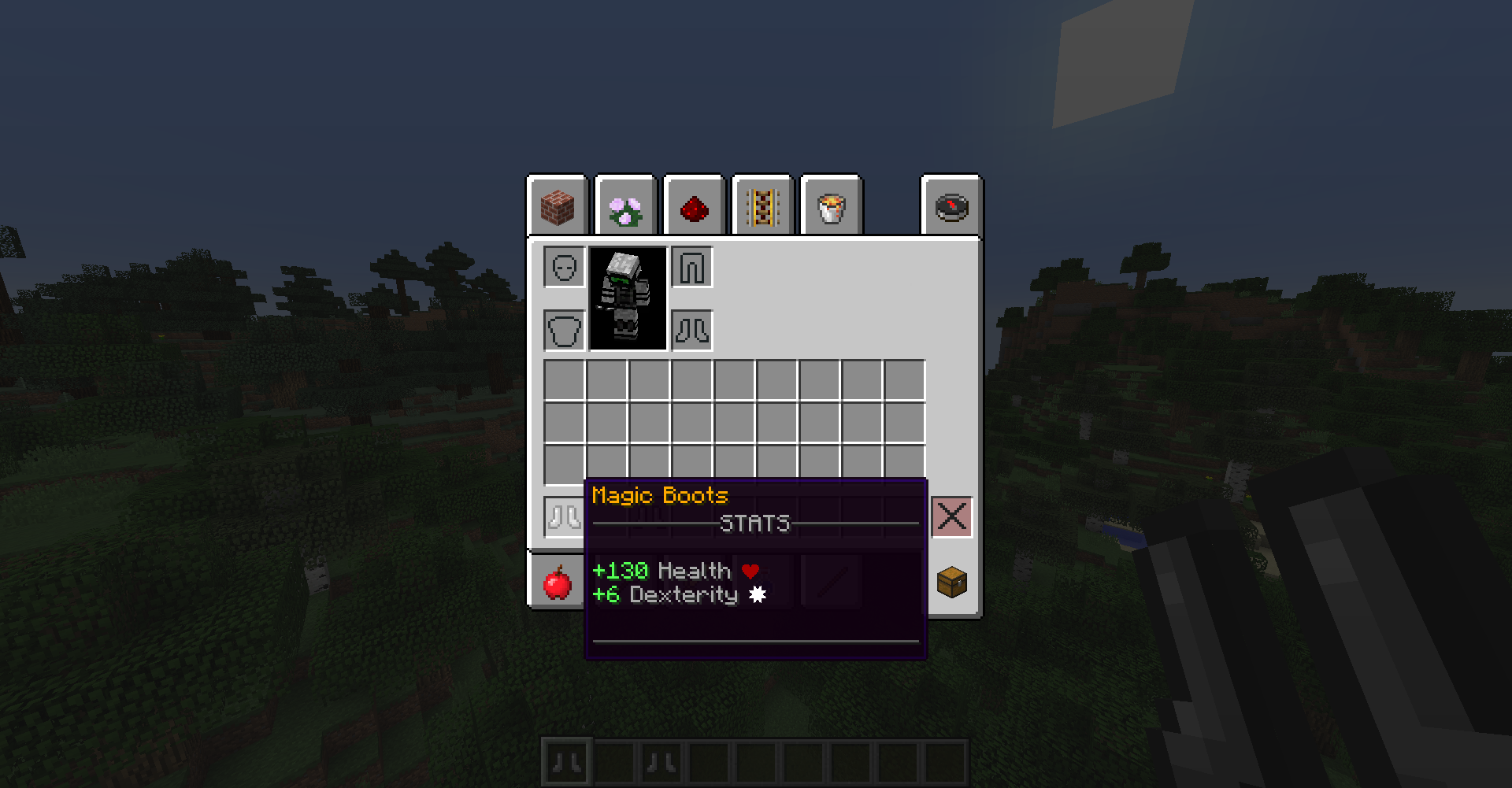This screenshot has width=1512, height=788.
Task: Select the empty helmet armor slot
Action: [564, 267]
